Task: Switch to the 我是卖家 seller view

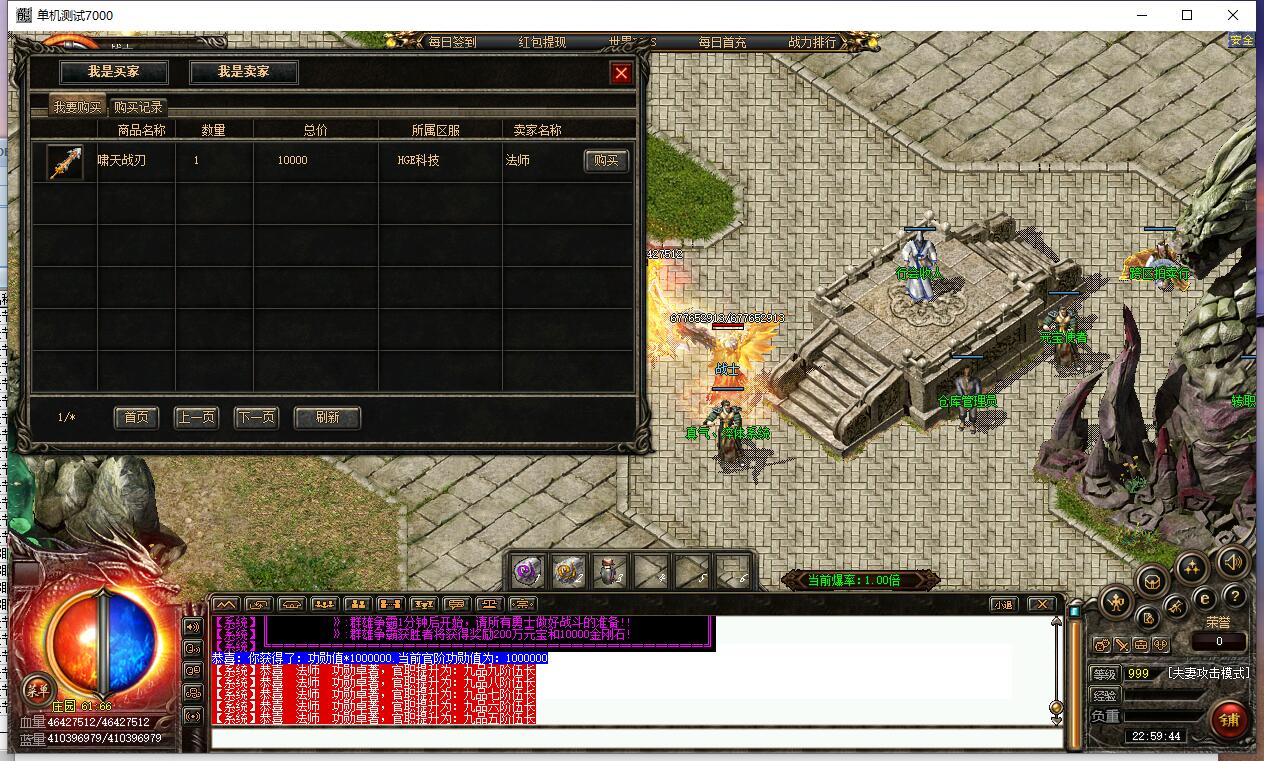Action: 244,72
